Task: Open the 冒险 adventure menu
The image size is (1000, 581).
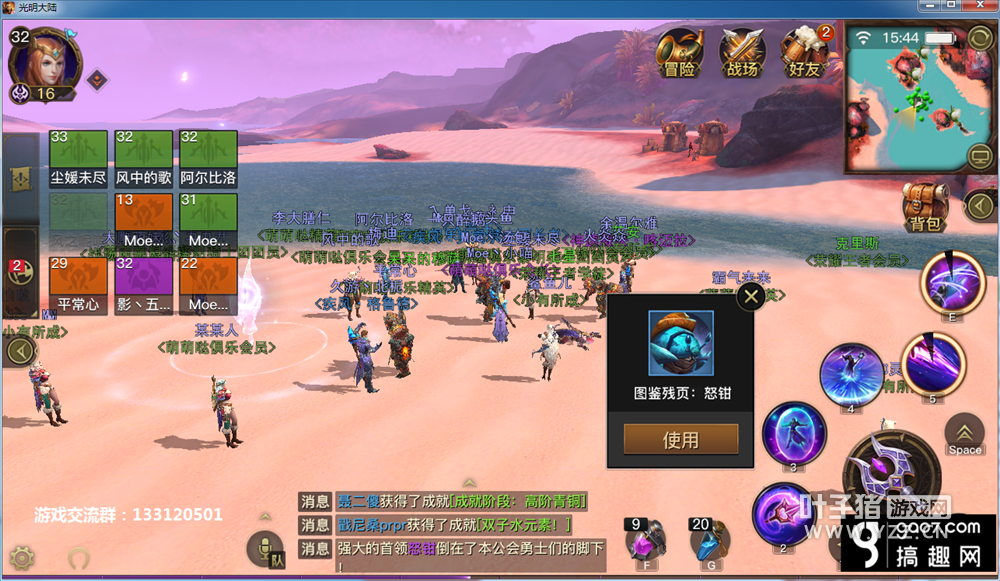Action: pyautogui.click(x=680, y=54)
